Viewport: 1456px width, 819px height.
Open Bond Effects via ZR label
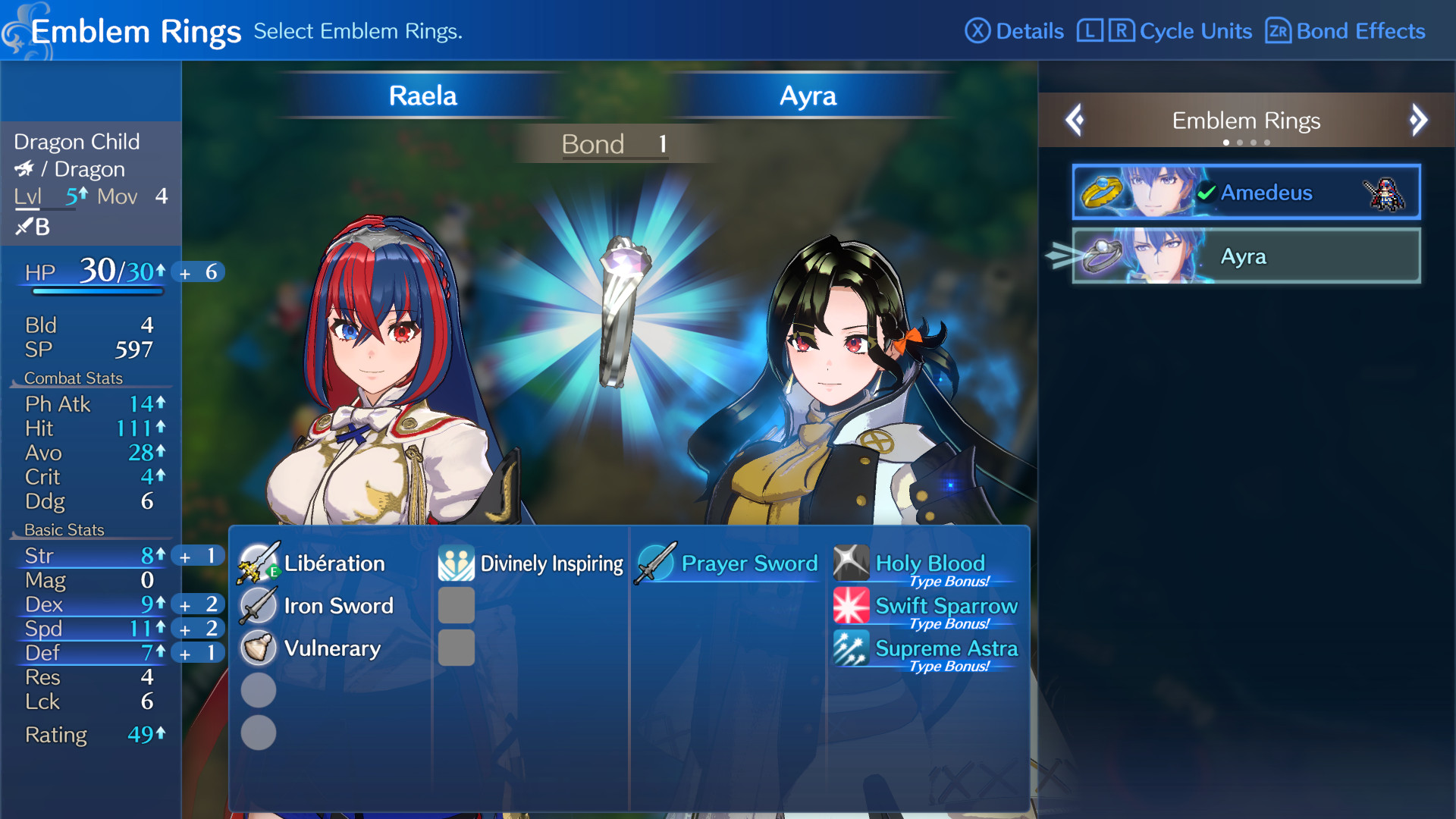(1345, 31)
